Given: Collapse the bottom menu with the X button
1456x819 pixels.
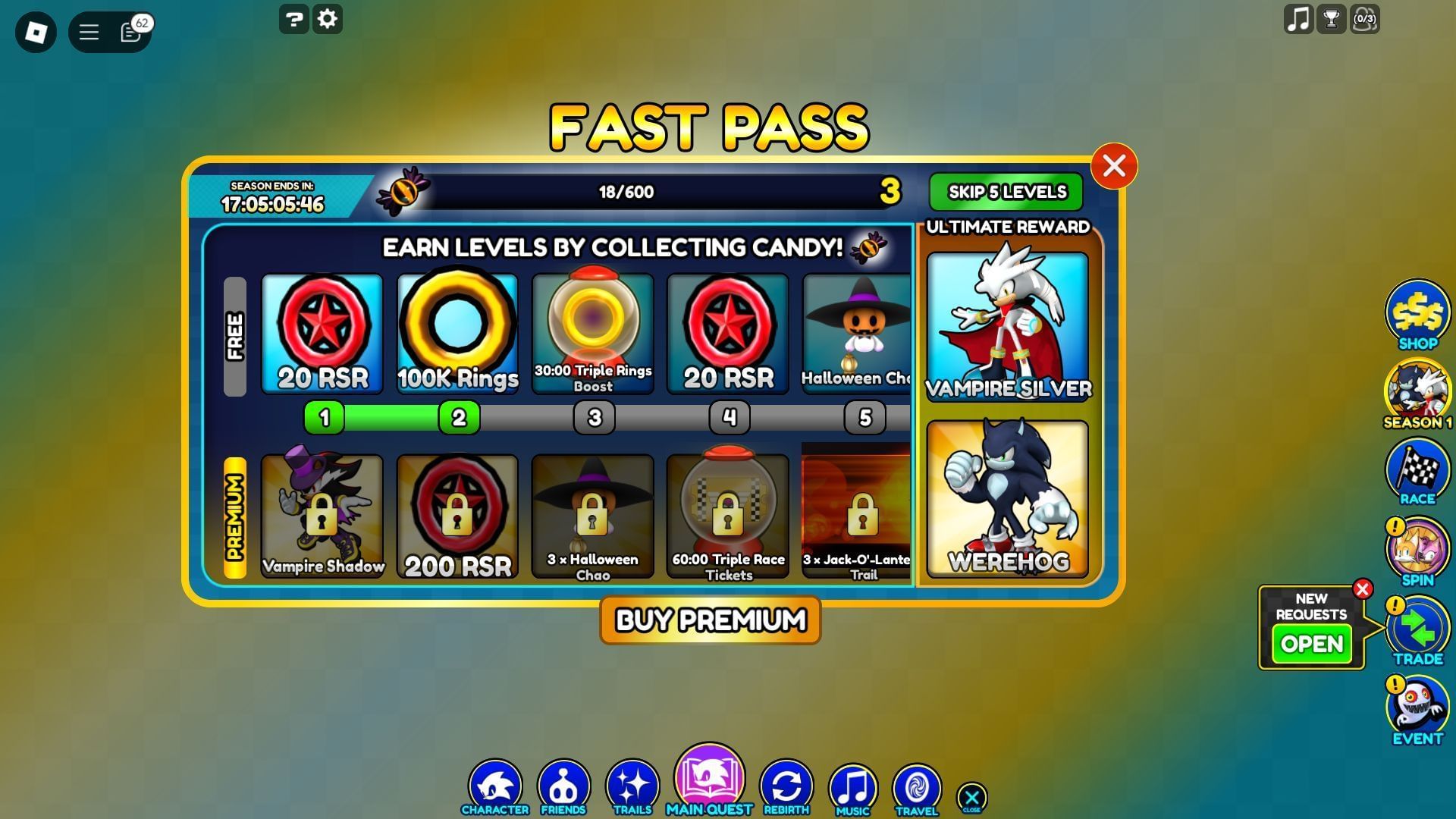Looking at the screenshot, I should [971, 796].
